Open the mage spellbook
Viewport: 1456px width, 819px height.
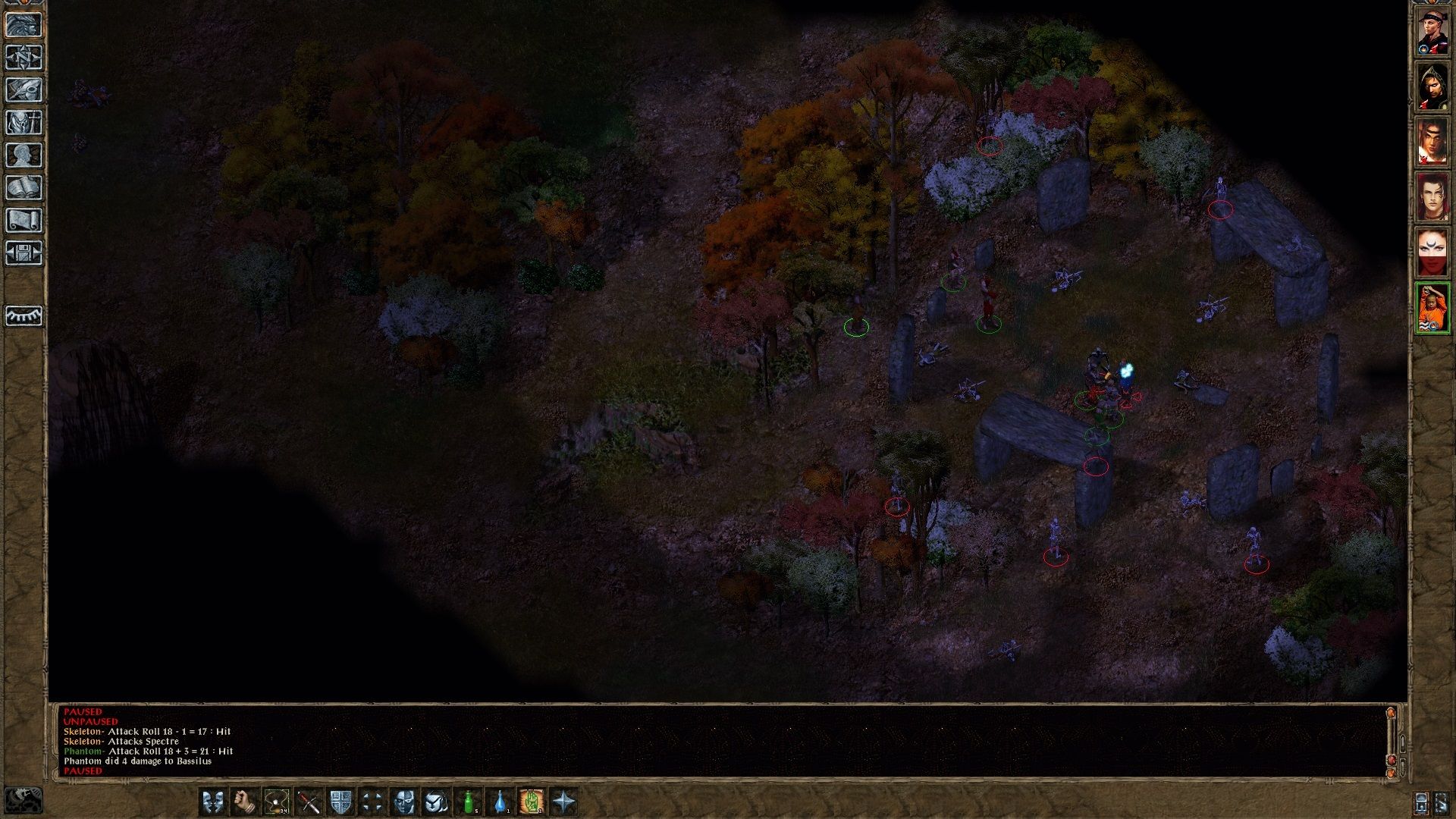coord(24,187)
